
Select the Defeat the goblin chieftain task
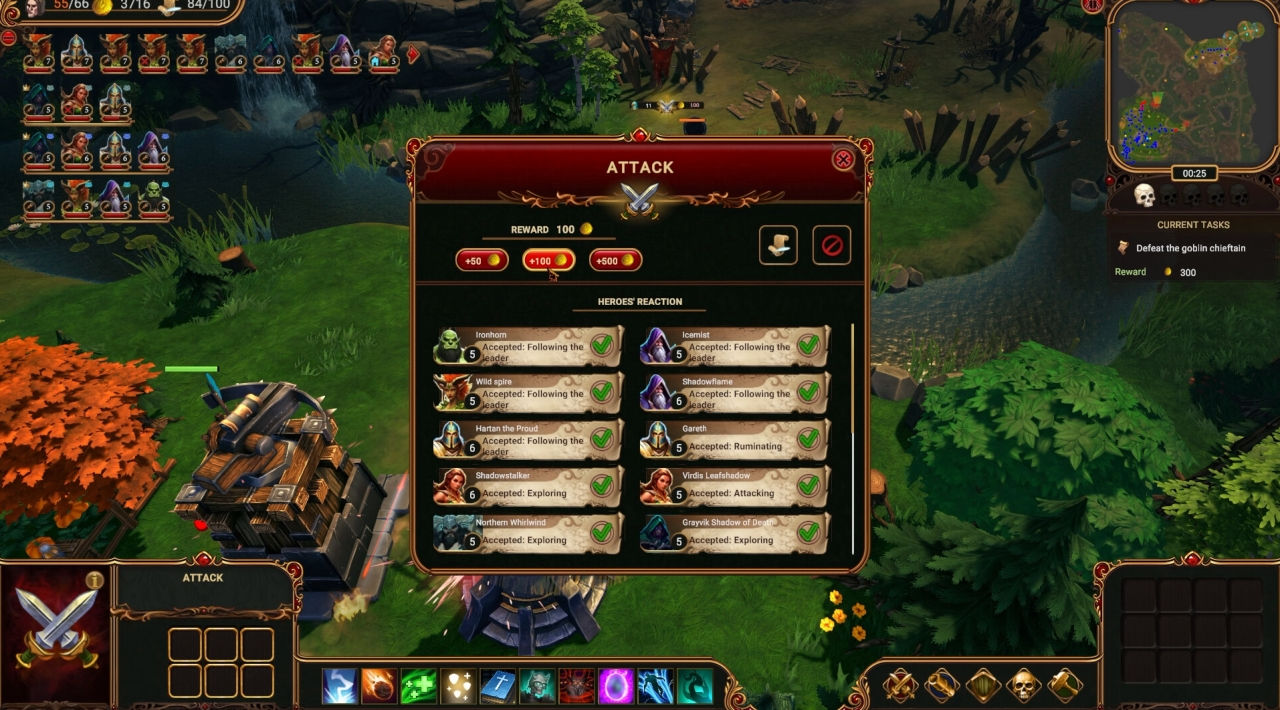(x=1190, y=248)
